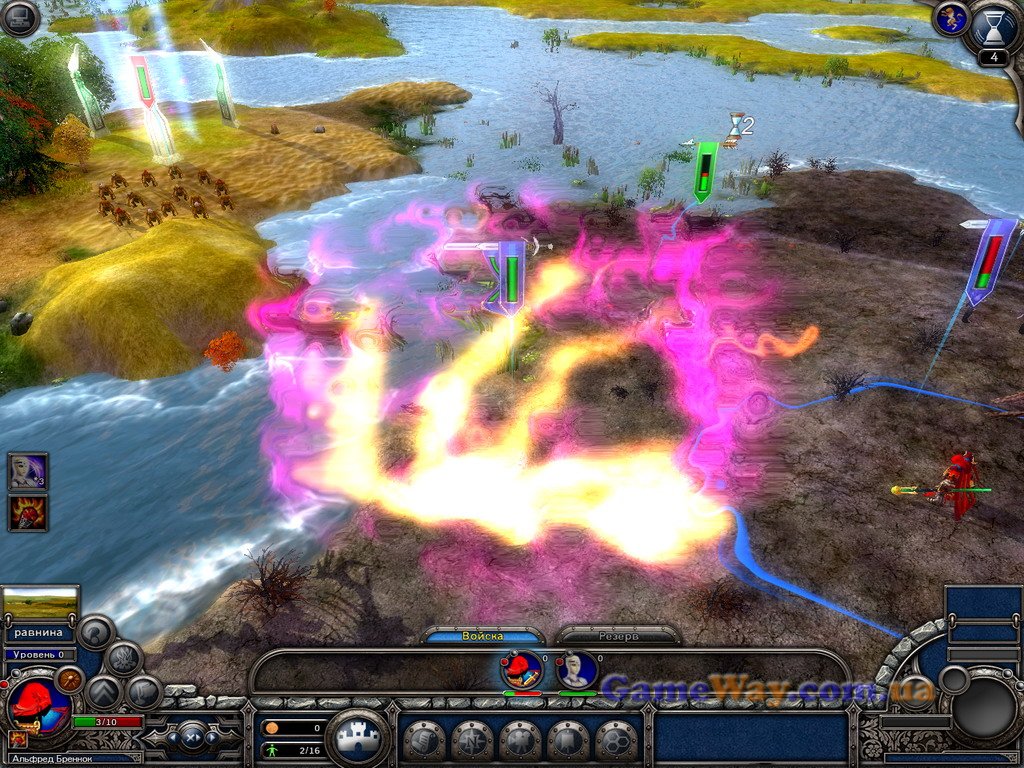Click the red demon effect icon
This screenshot has height=768, width=1024.
[27, 512]
